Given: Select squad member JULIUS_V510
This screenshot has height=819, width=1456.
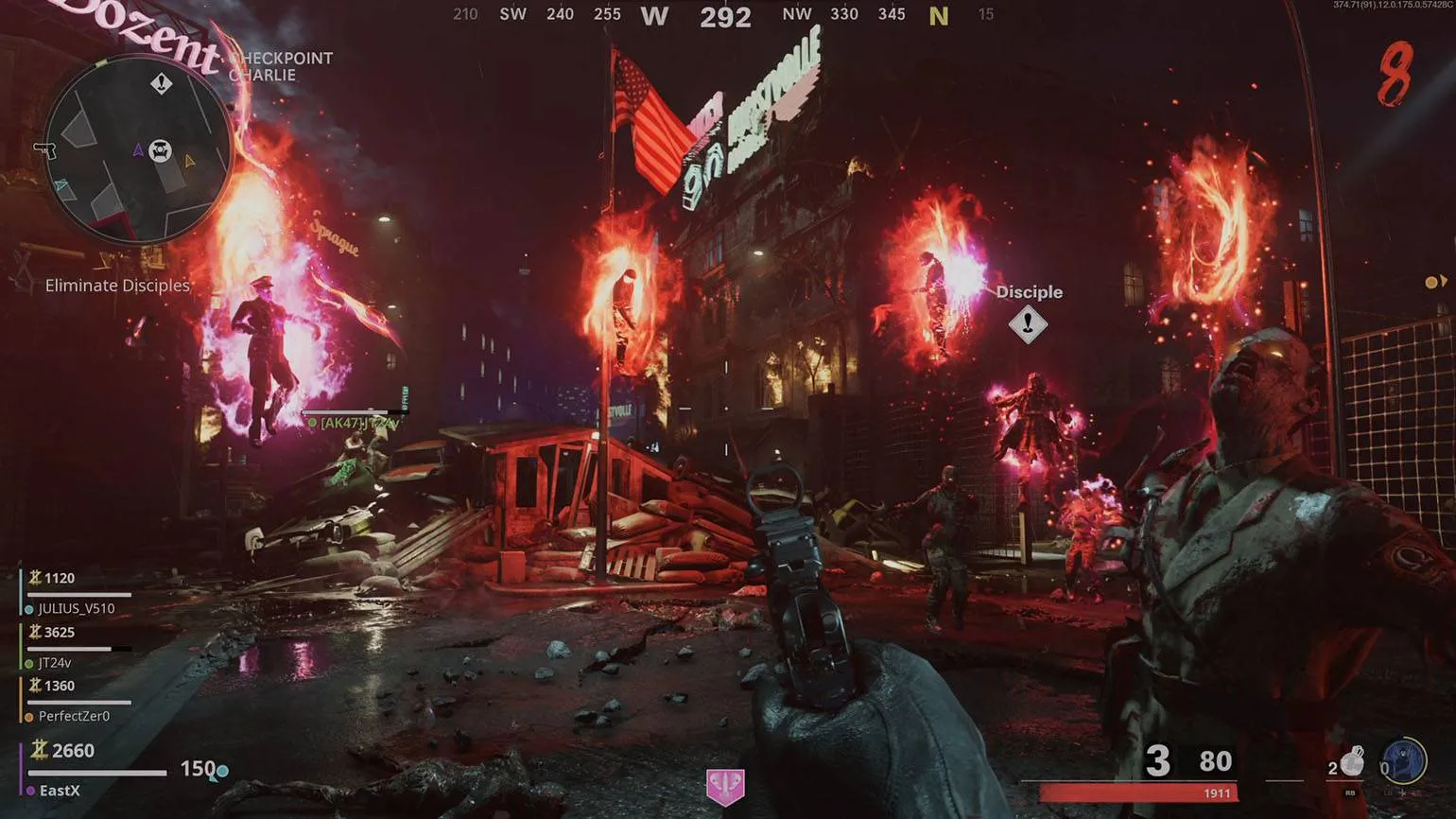Looking at the screenshot, I should click(x=76, y=608).
